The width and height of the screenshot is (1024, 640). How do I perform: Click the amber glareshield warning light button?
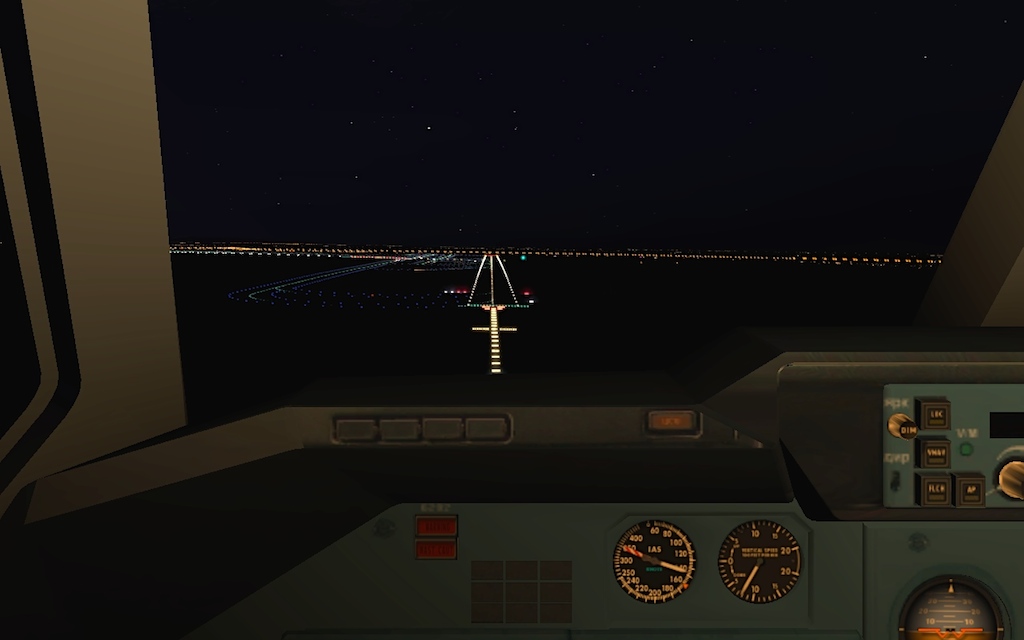coord(672,422)
